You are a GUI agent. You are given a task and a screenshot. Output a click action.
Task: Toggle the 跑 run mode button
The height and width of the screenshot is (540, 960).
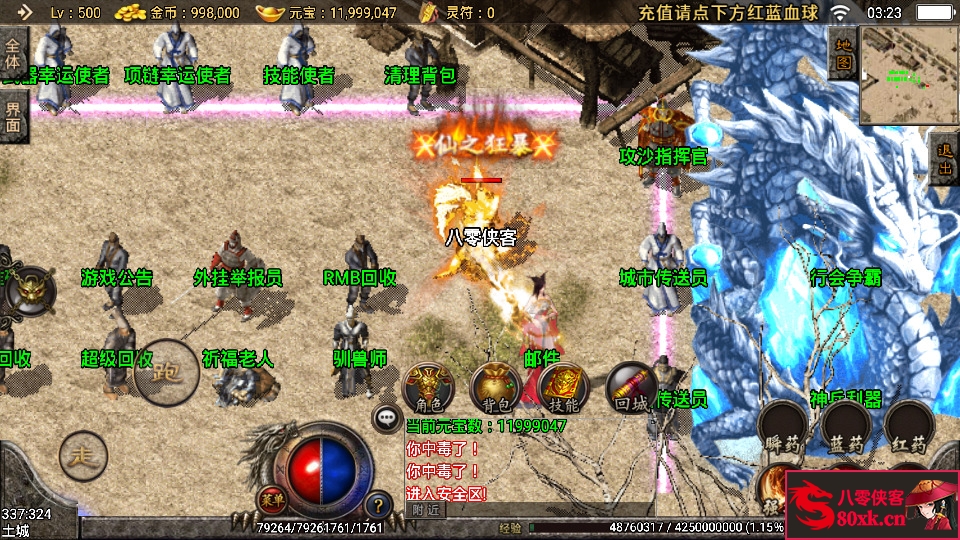[x=166, y=373]
